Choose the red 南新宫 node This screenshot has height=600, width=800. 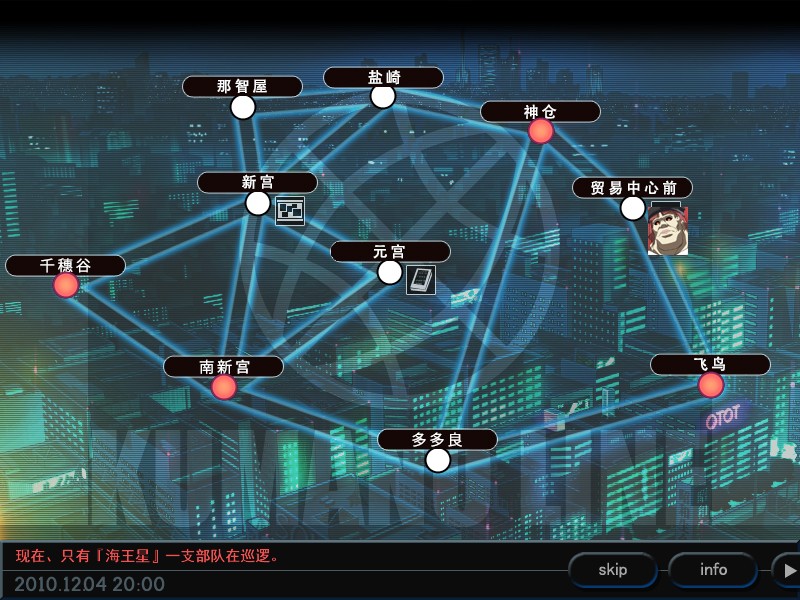[224, 387]
